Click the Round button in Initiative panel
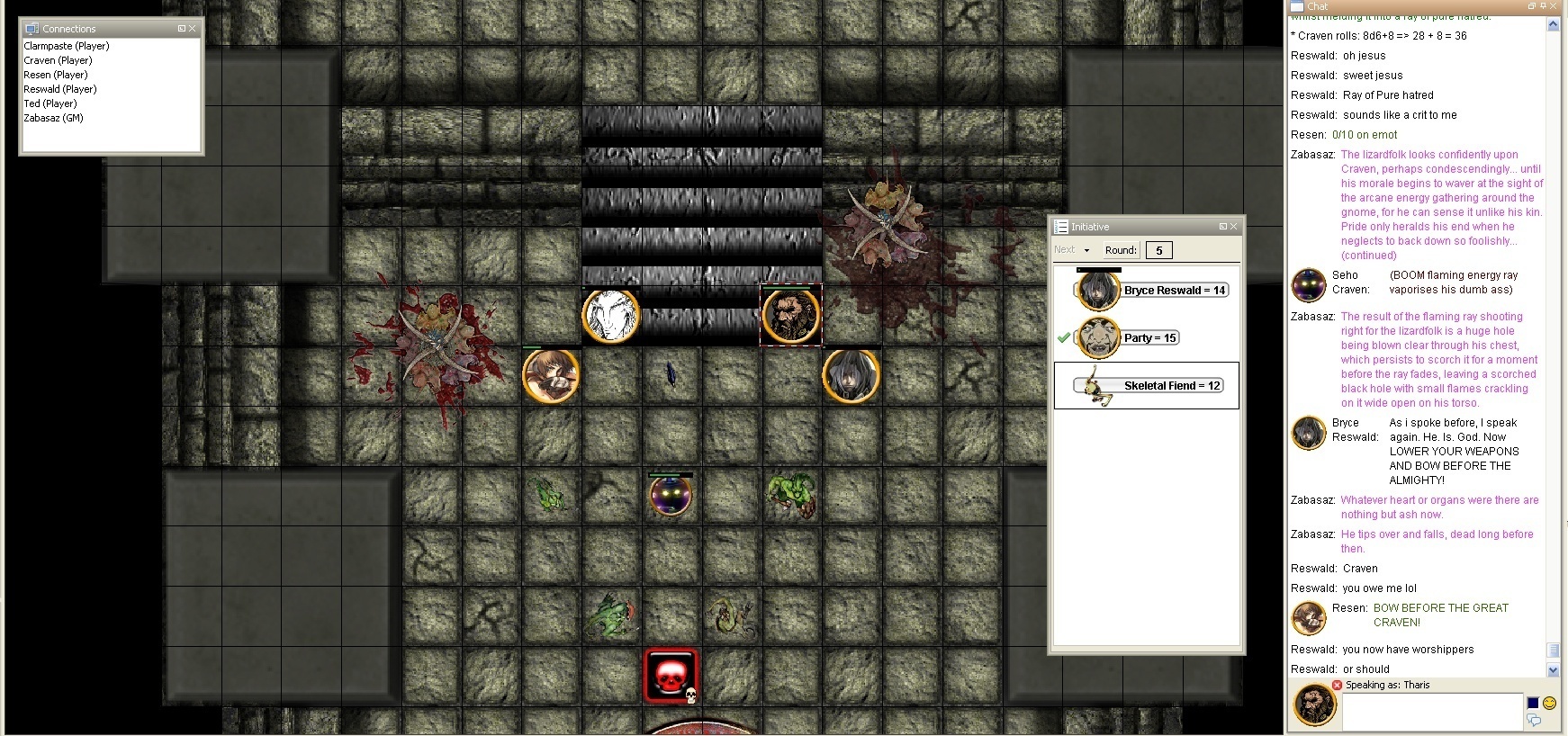The height and width of the screenshot is (736, 1568). pyautogui.click(x=1121, y=250)
